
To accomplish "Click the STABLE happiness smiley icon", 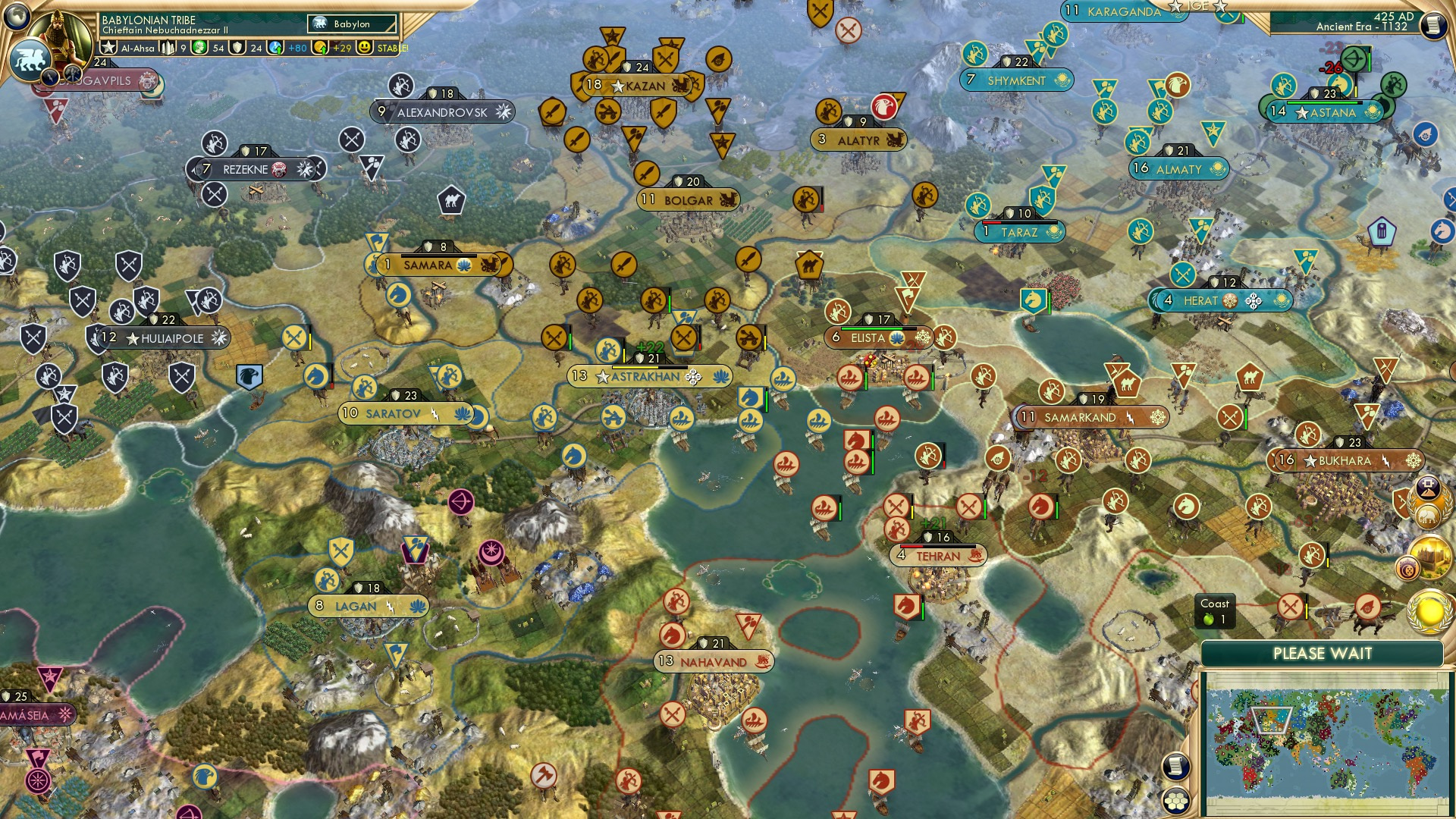I will click(x=363, y=48).
